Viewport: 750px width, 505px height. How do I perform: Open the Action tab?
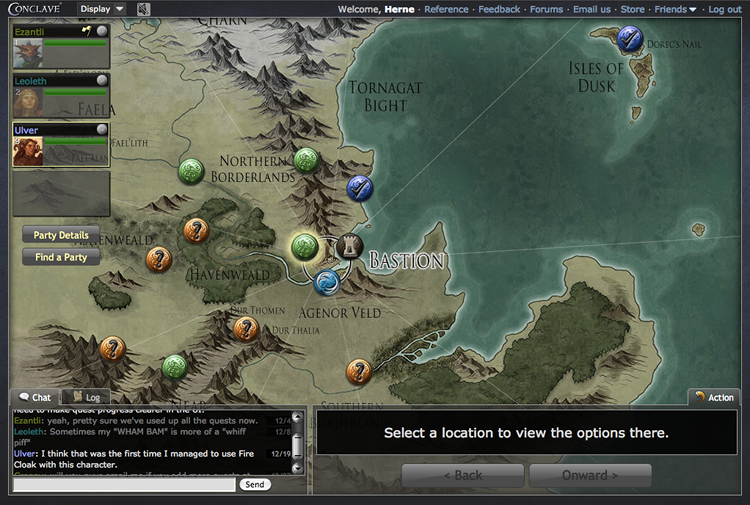pos(713,398)
